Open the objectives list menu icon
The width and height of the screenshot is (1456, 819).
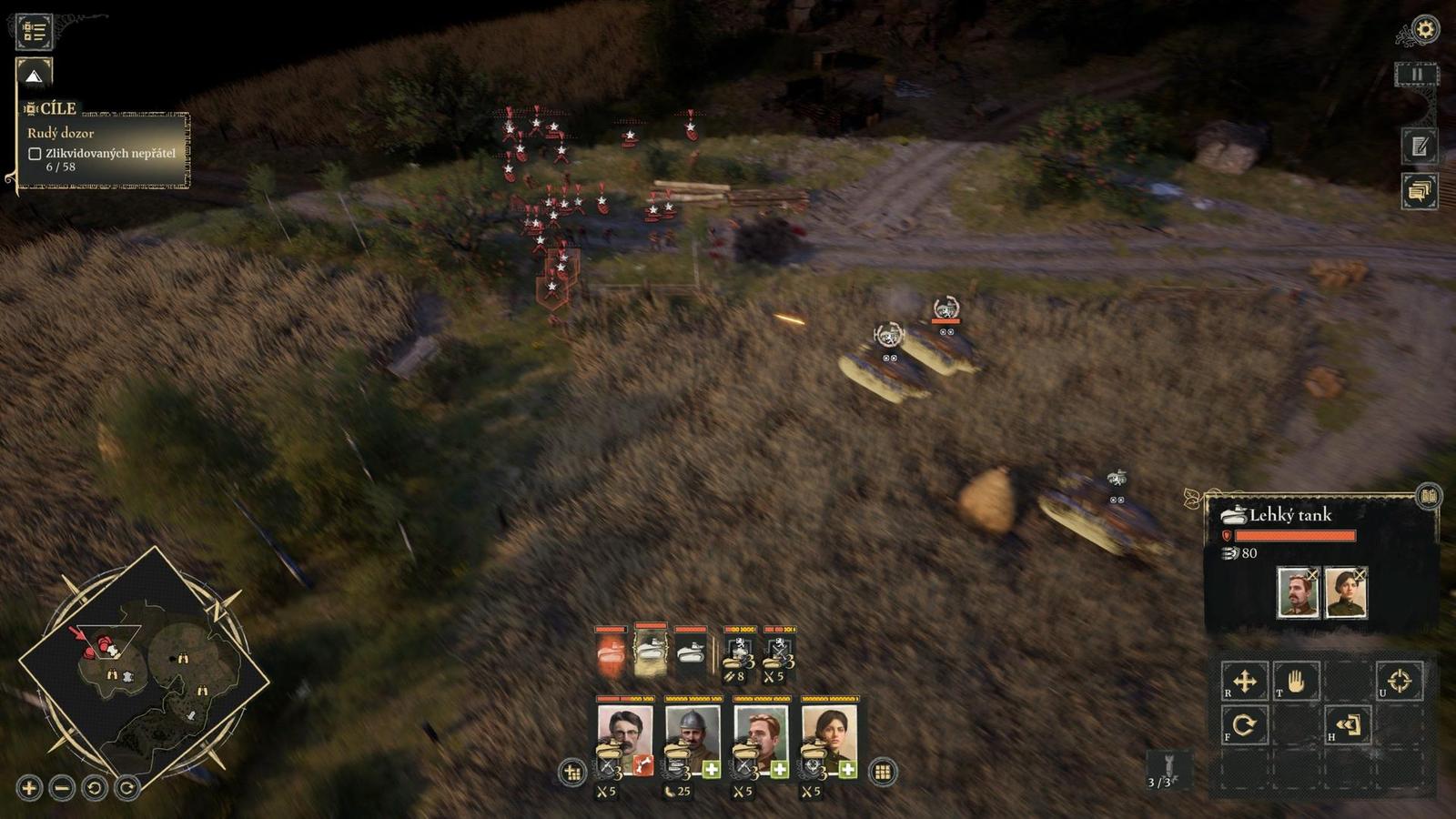click(35, 31)
